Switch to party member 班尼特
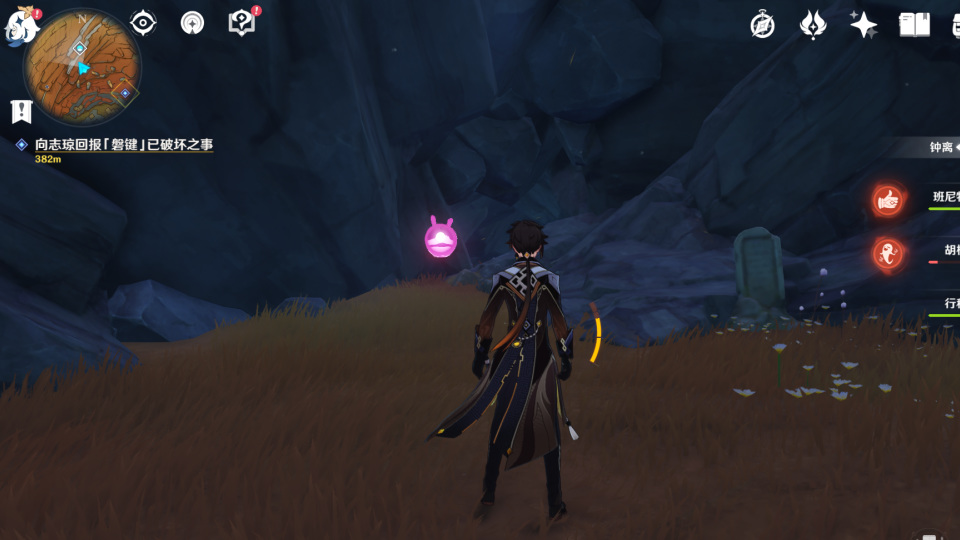This screenshot has height=540, width=960. point(945,198)
